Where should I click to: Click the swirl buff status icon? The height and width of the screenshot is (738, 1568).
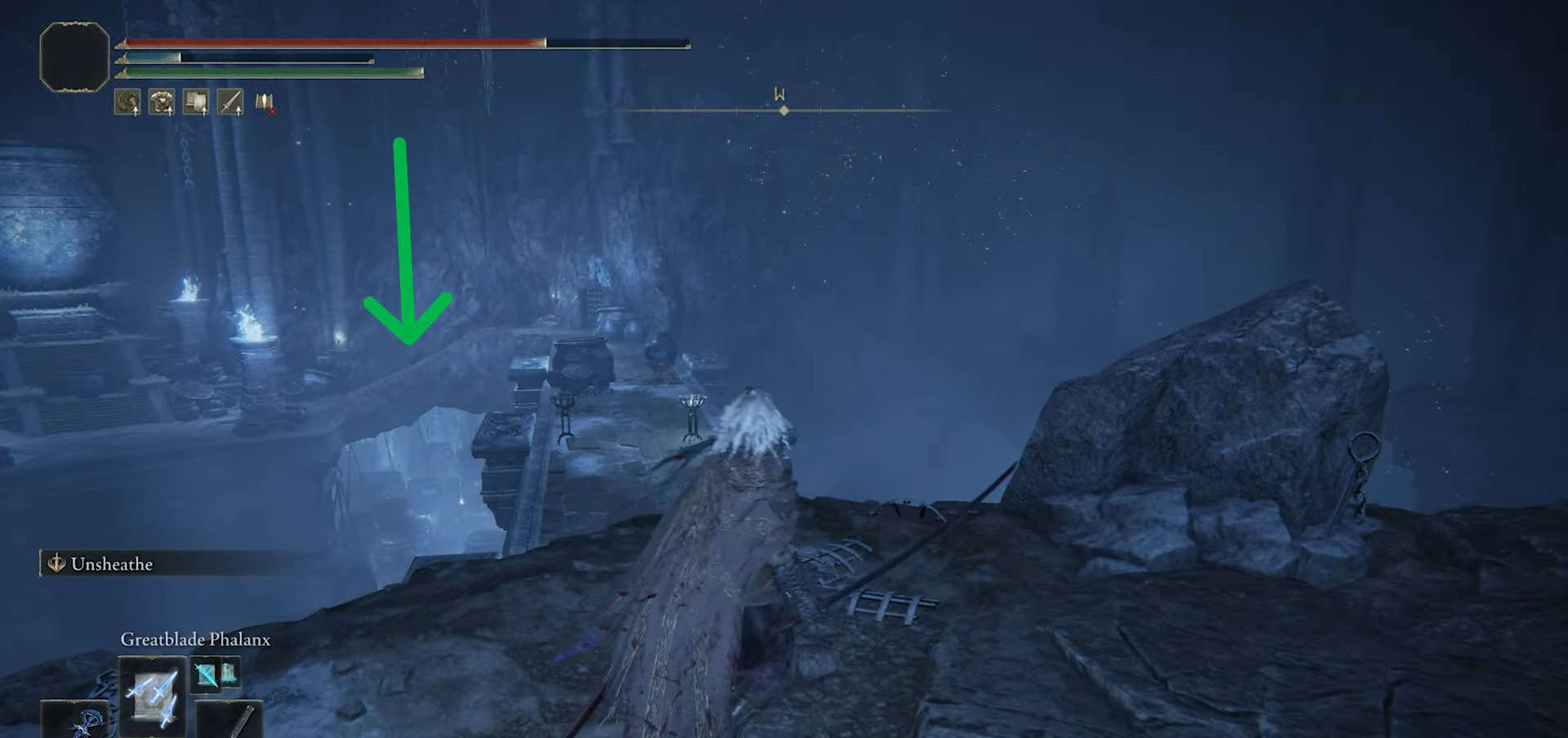tap(127, 102)
